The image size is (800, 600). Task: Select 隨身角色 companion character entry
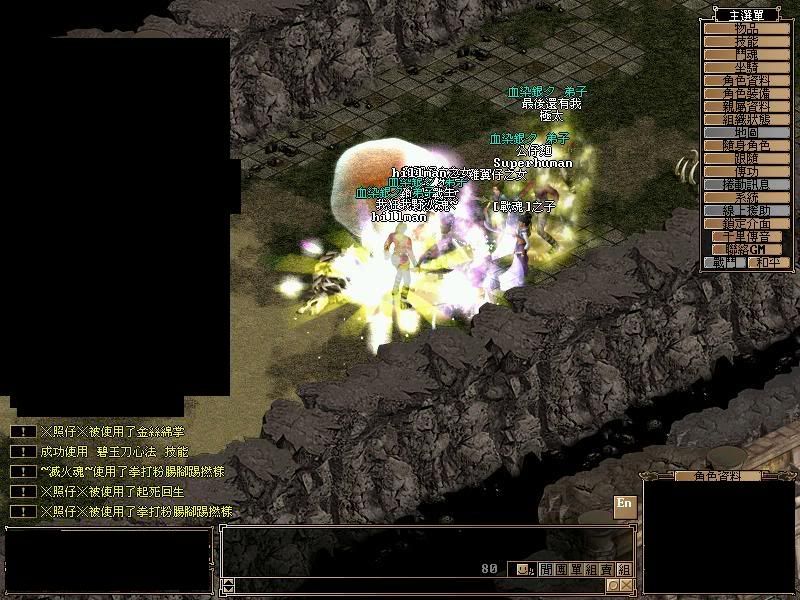click(747, 145)
